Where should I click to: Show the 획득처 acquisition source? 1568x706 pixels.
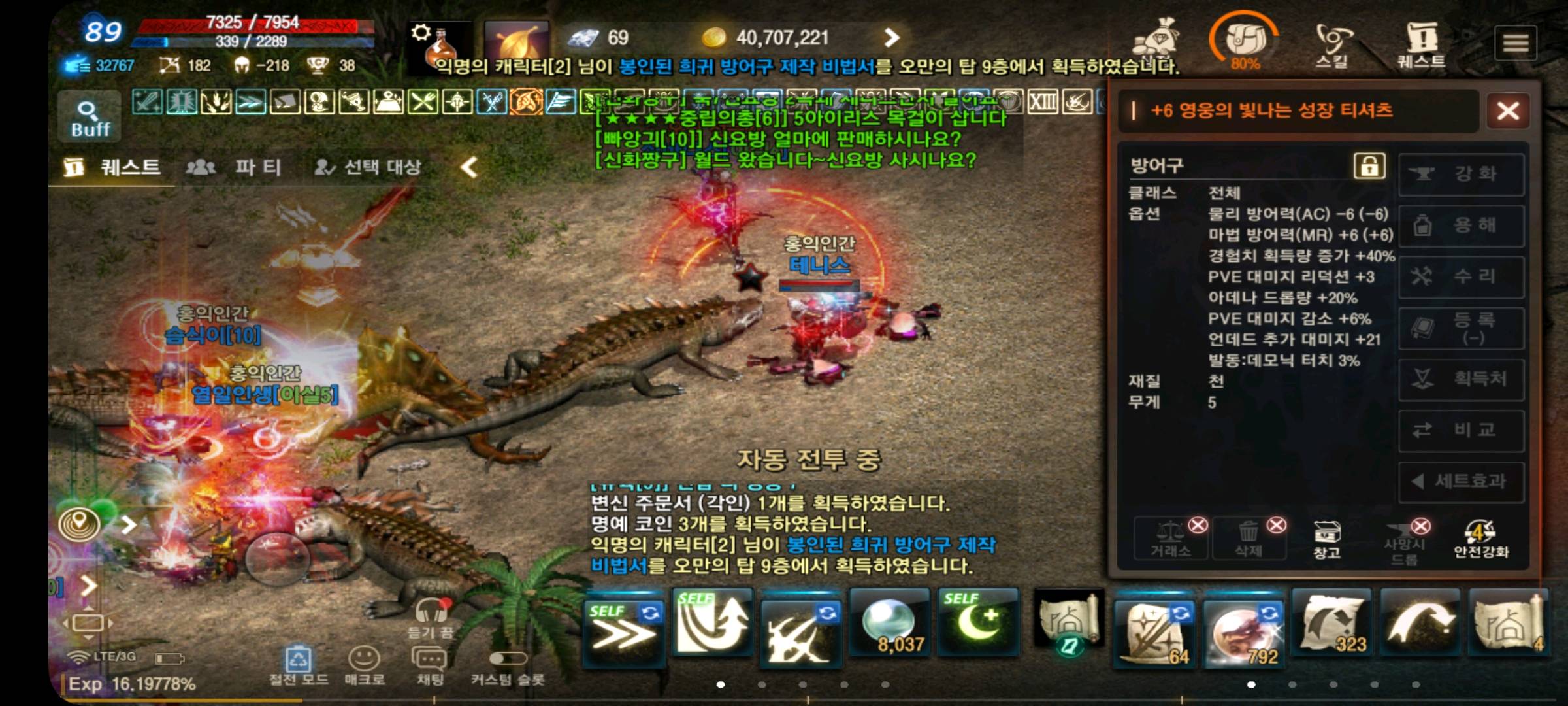pyautogui.click(x=1462, y=379)
